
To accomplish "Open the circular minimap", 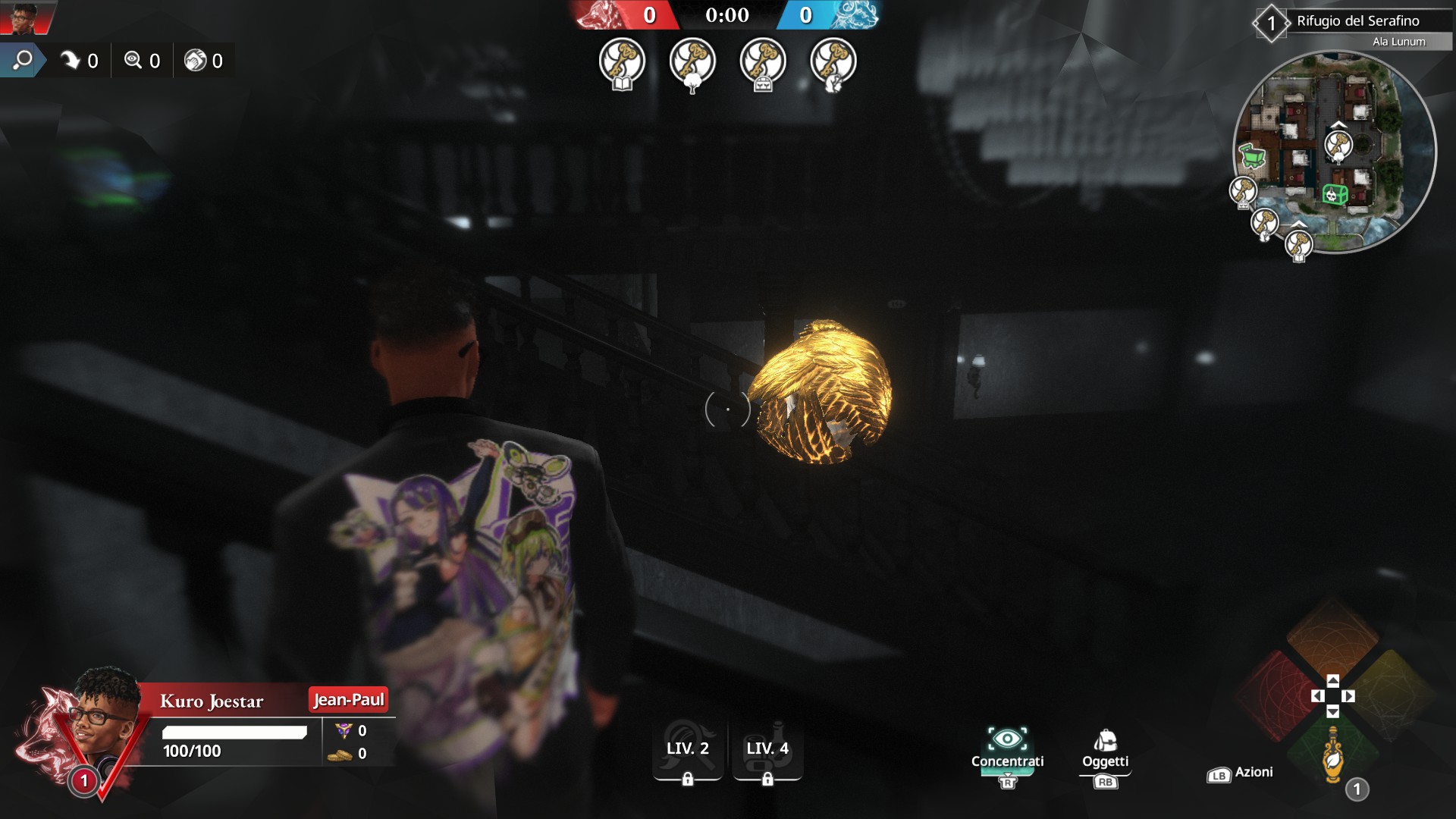I will [1335, 152].
